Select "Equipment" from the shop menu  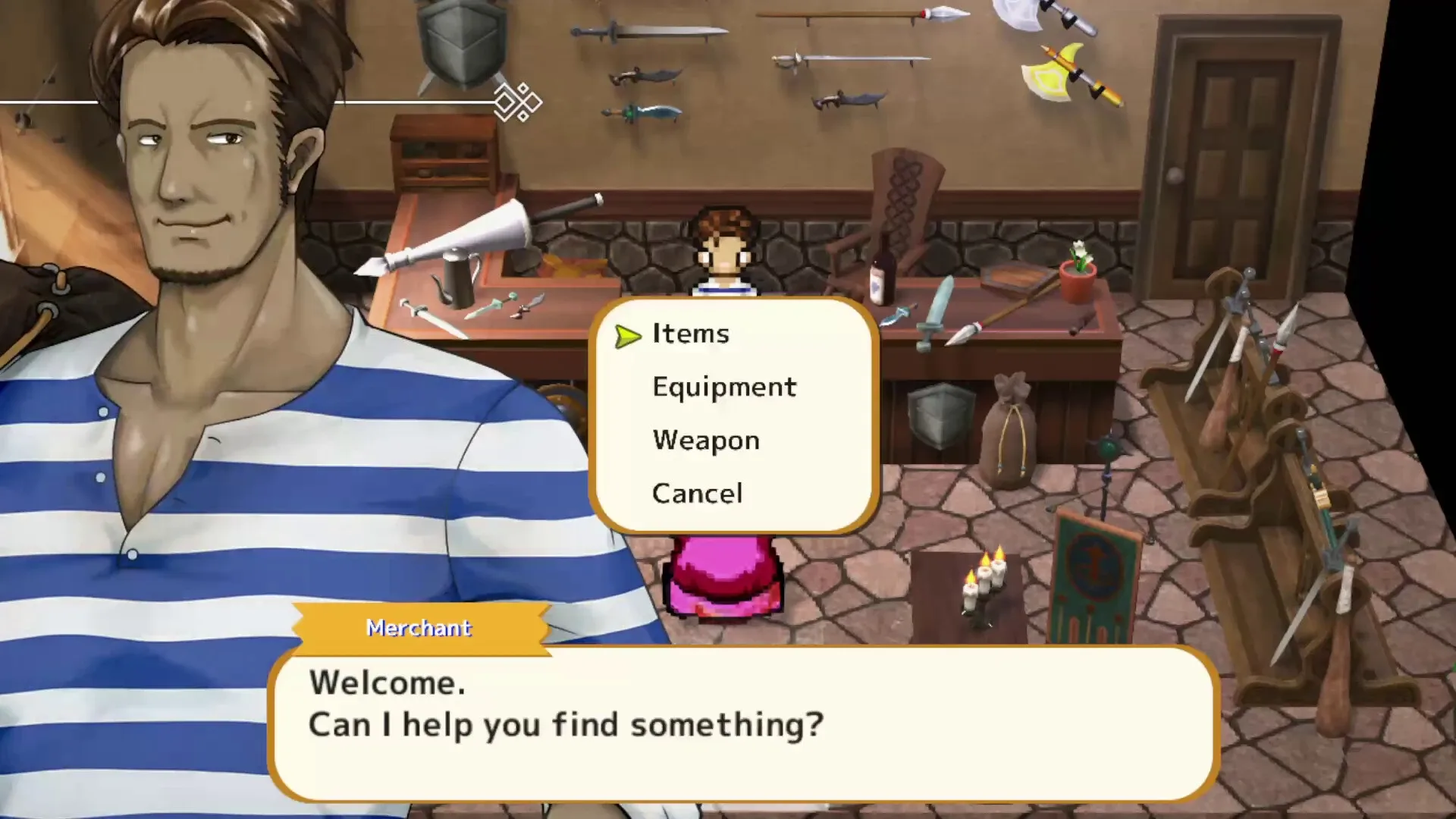[723, 387]
